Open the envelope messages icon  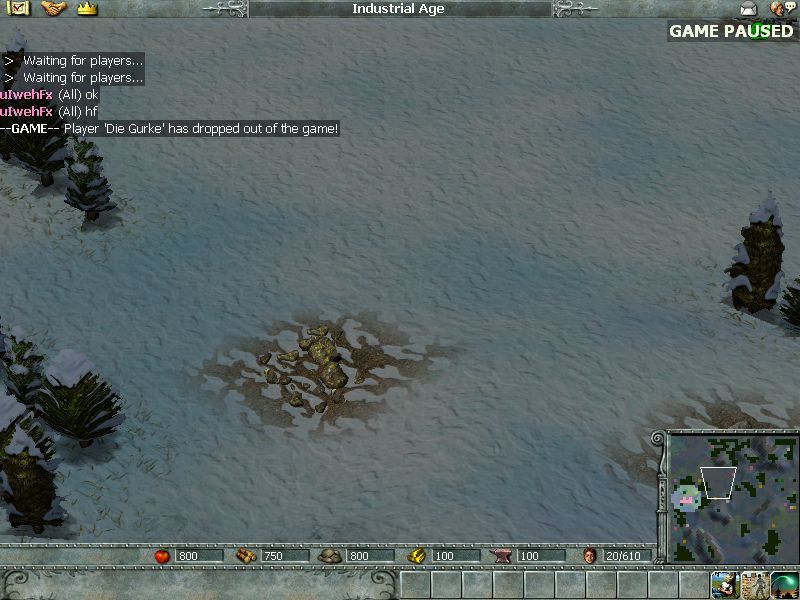click(x=749, y=9)
